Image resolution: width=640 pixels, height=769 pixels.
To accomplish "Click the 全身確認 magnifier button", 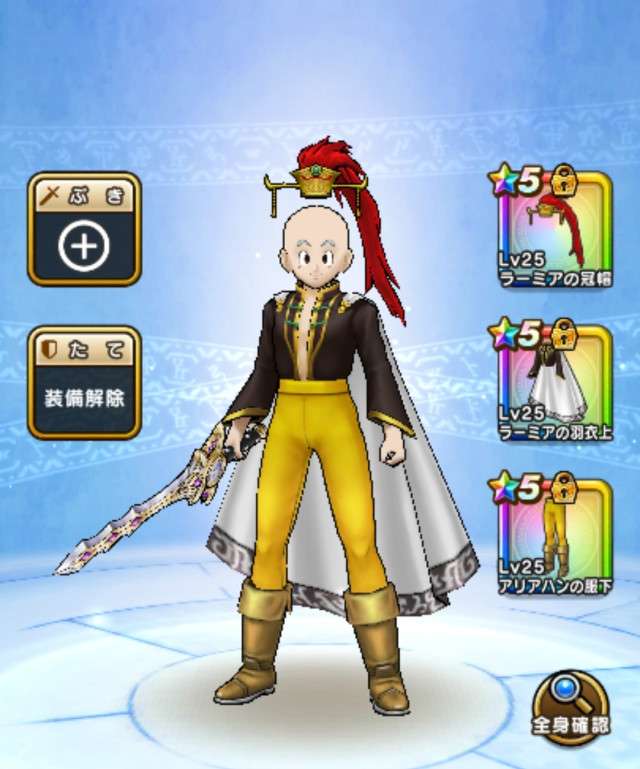I will [x=570, y=707].
